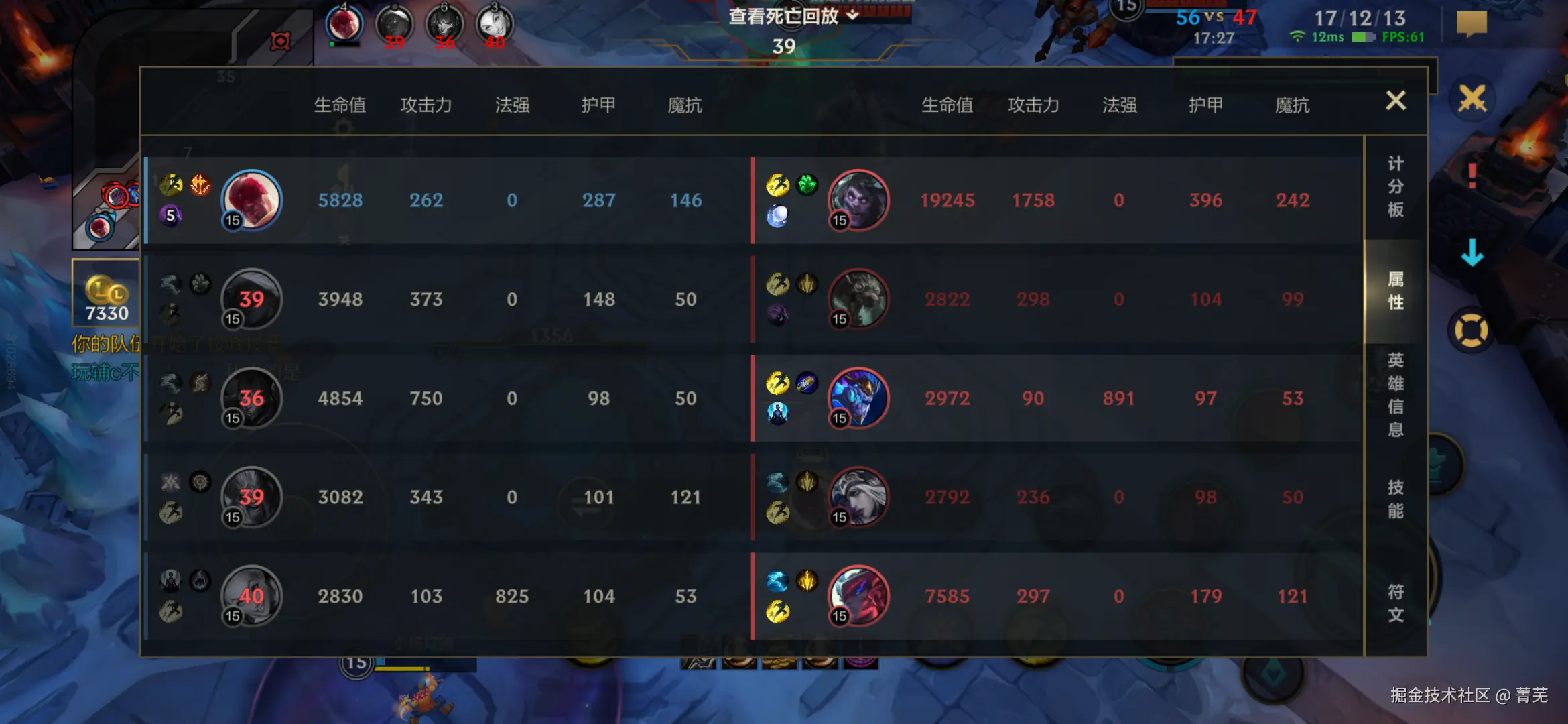Image resolution: width=1568 pixels, height=724 pixels.
Task: Tap the red exclamation ping button
Action: (1472, 176)
